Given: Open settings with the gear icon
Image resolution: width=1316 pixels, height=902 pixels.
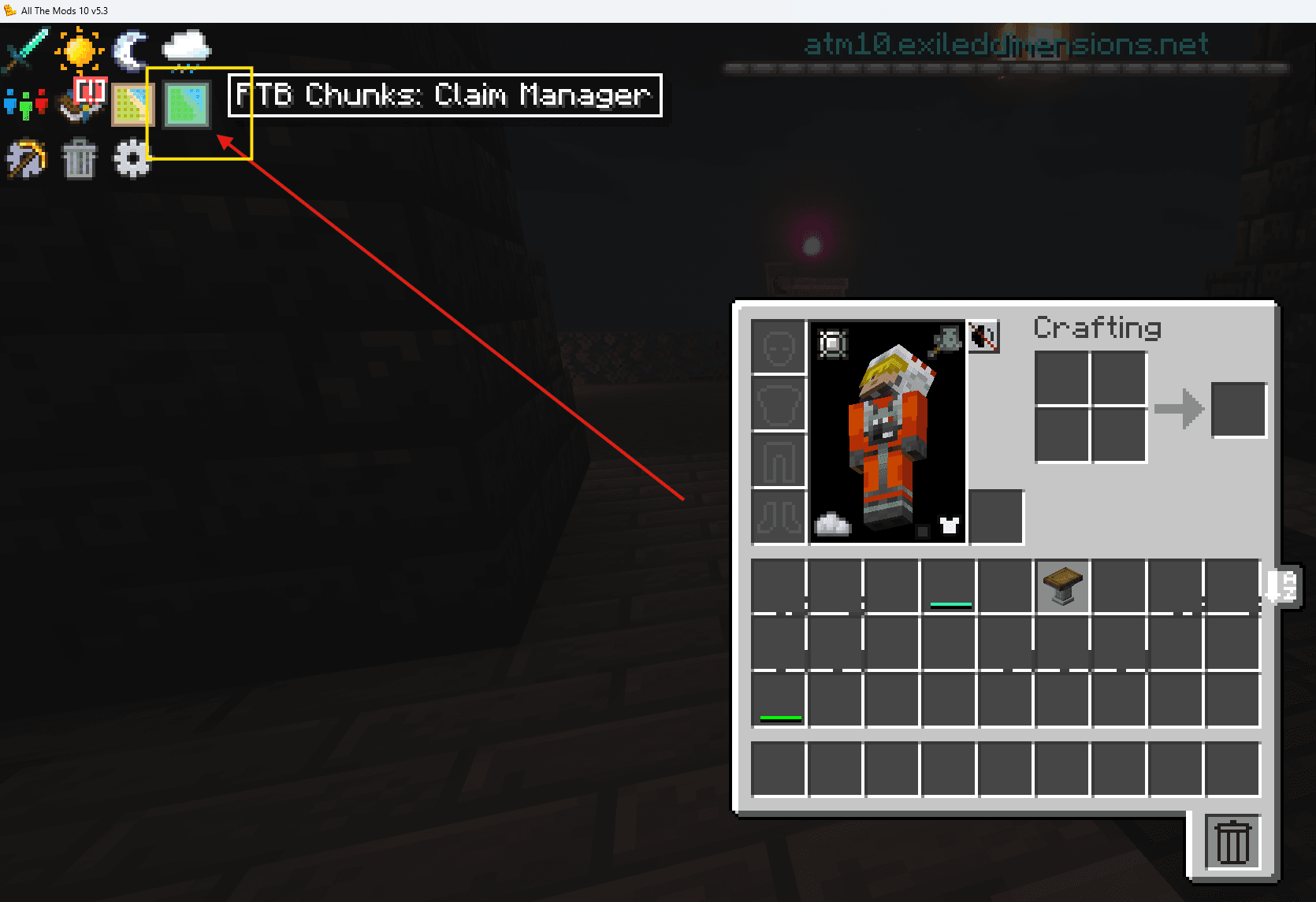Looking at the screenshot, I should click(132, 158).
